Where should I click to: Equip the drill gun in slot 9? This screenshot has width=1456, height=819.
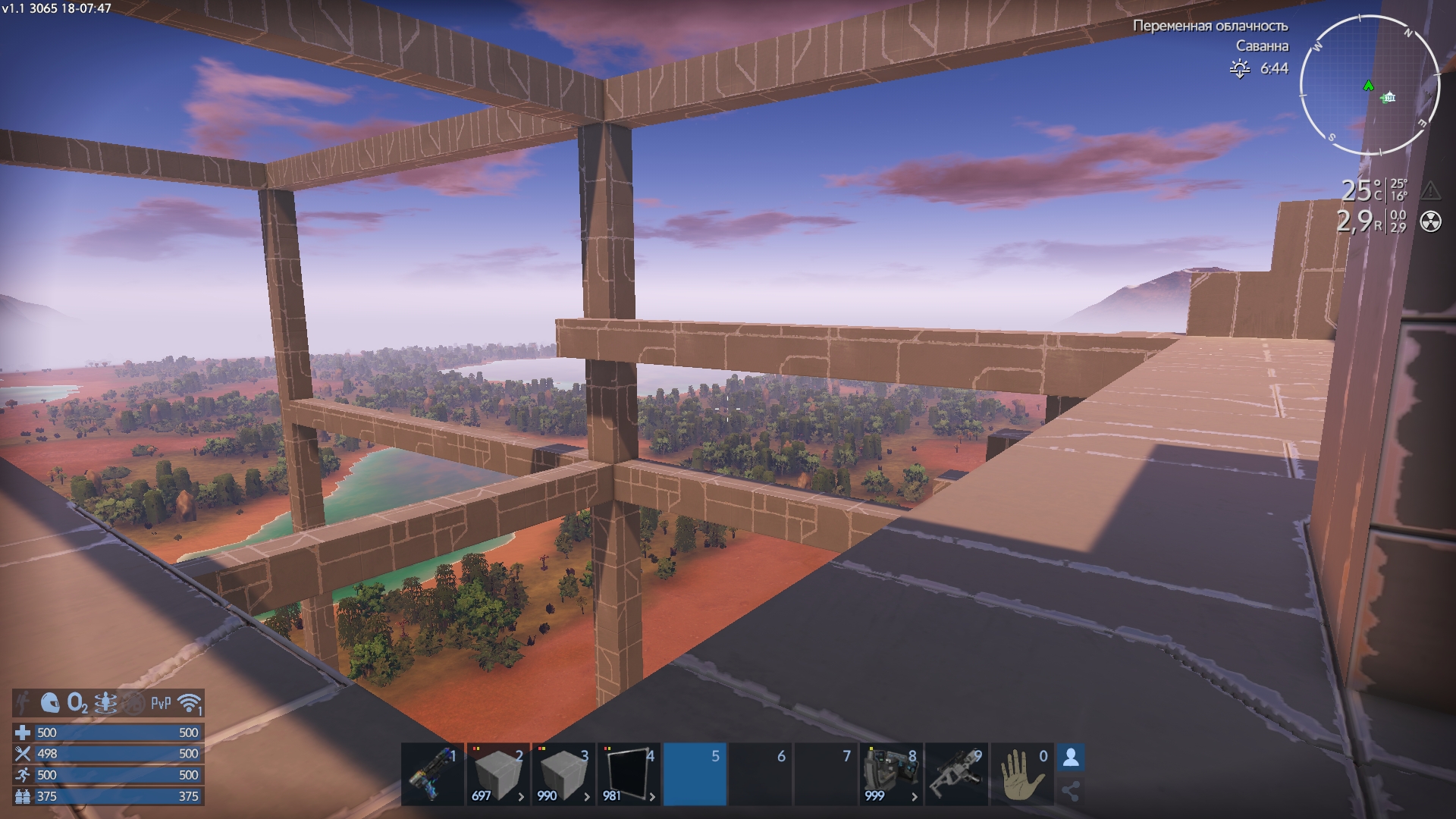pos(956,774)
